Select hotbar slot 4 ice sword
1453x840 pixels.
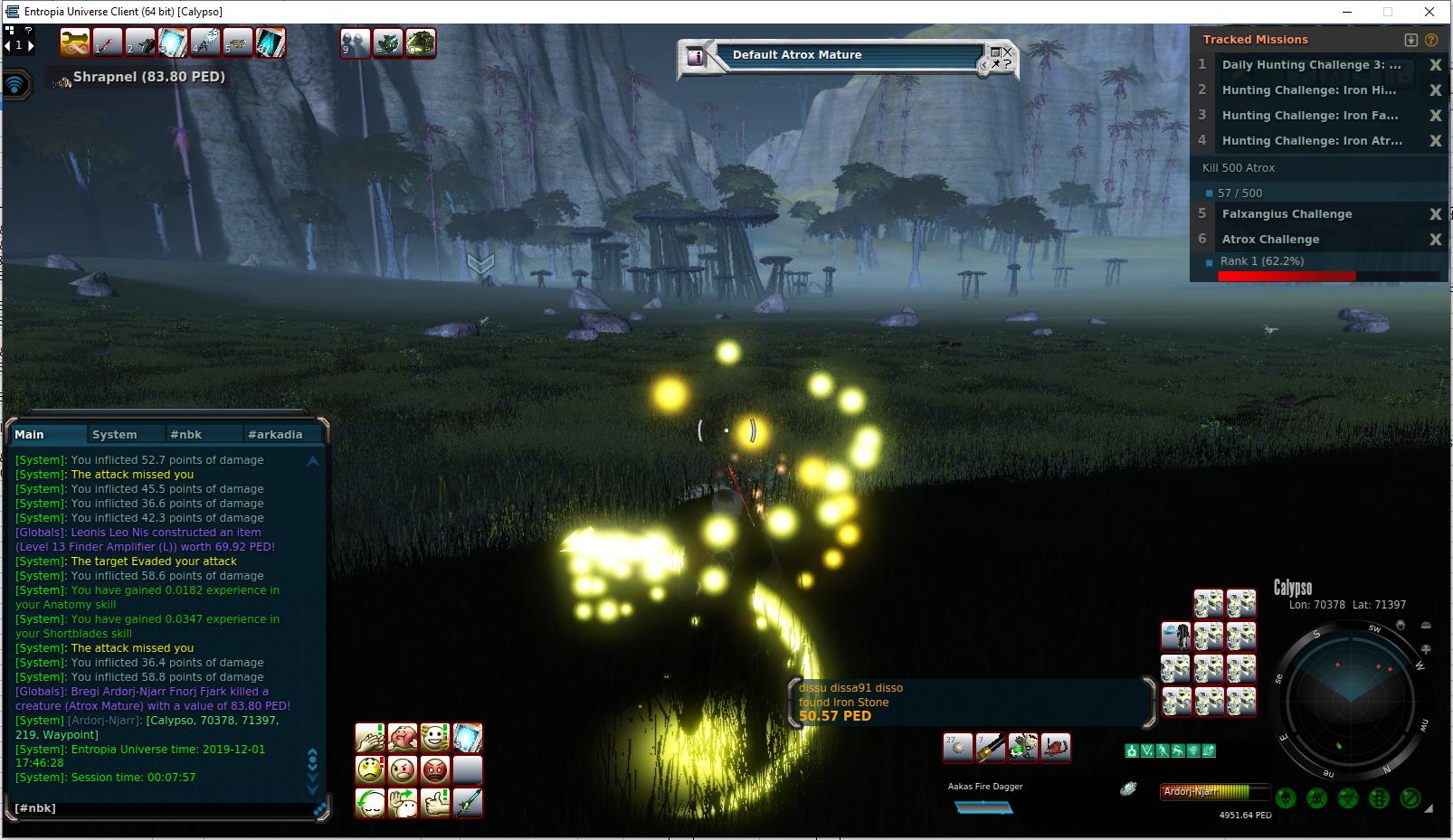tap(204, 42)
